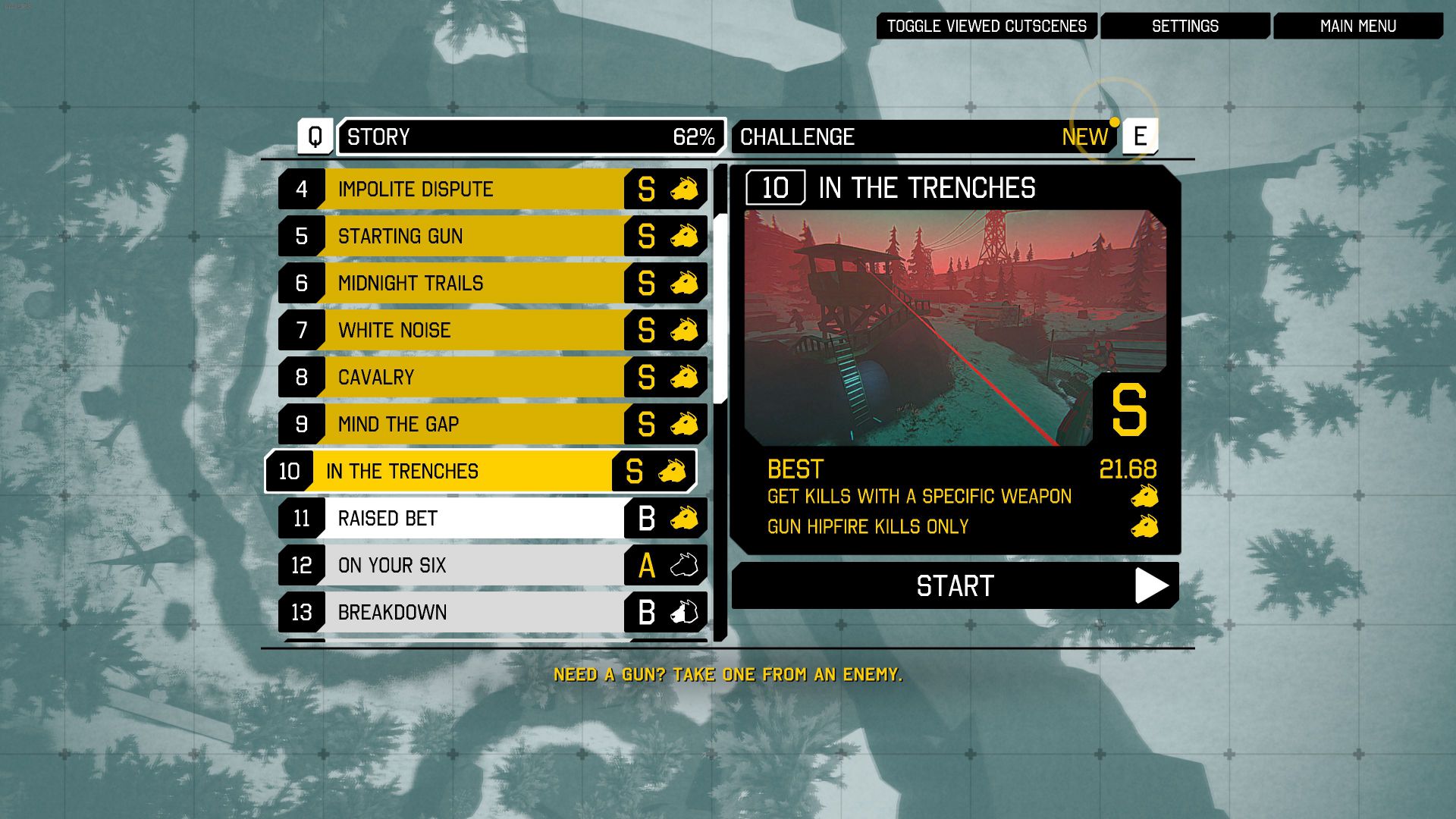Toggle viewed cutscenes
Screen dimensions: 1456x819
[x=986, y=27]
